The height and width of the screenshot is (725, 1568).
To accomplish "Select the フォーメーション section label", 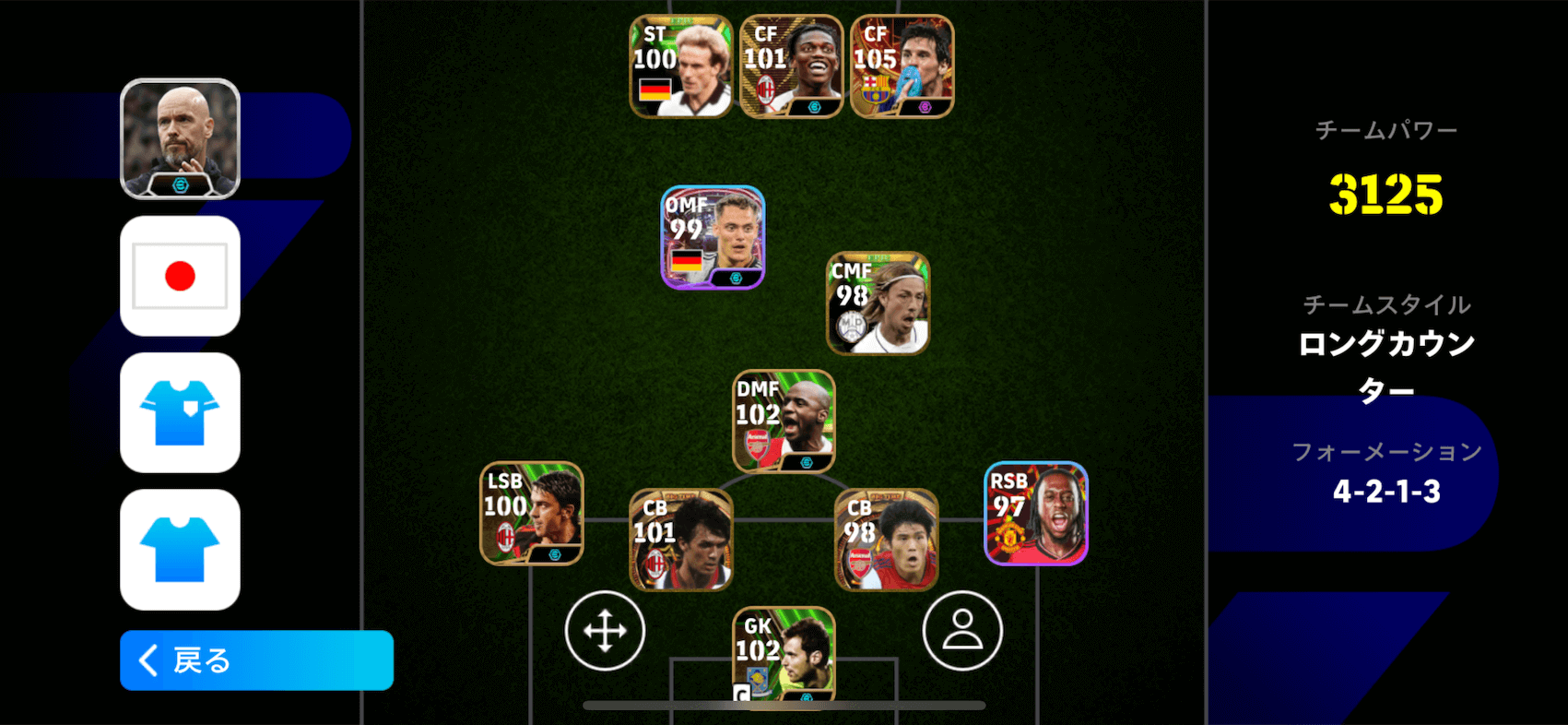I will [x=1387, y=452].
